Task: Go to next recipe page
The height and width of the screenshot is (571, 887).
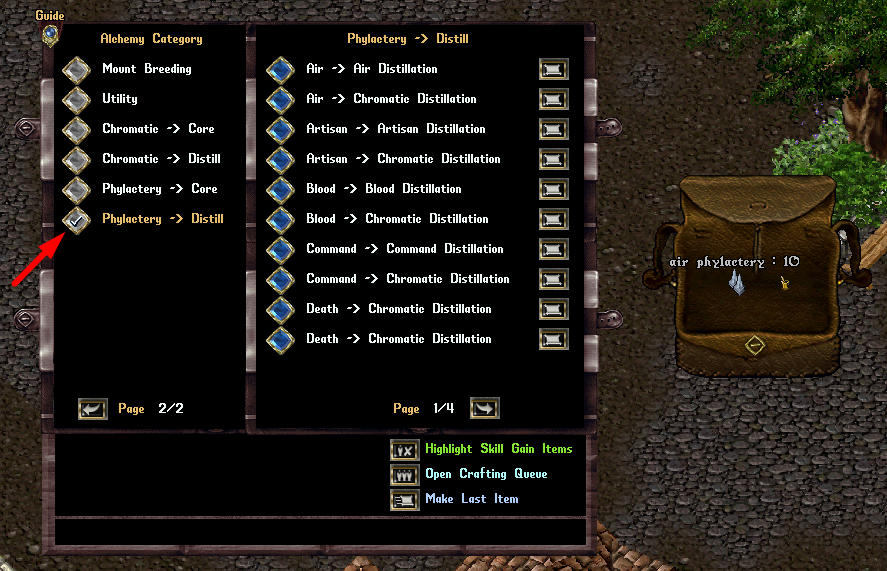Action: point(484,408)
